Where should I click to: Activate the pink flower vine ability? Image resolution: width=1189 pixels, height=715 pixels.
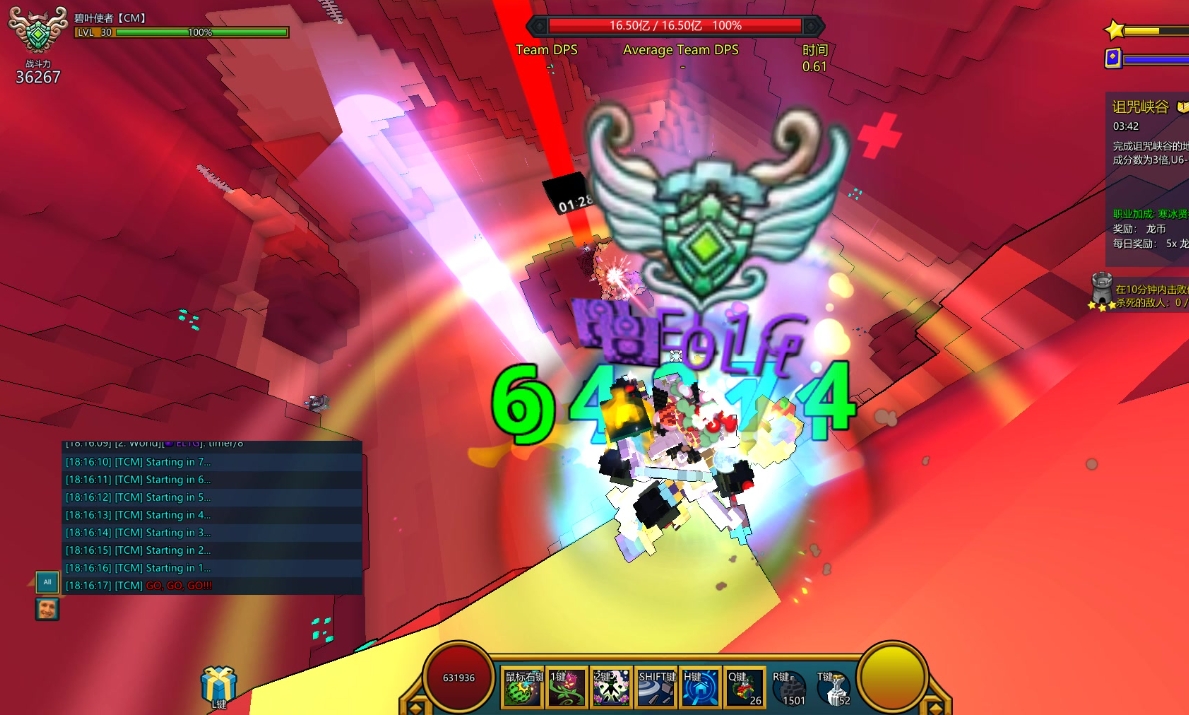[566, 689]
